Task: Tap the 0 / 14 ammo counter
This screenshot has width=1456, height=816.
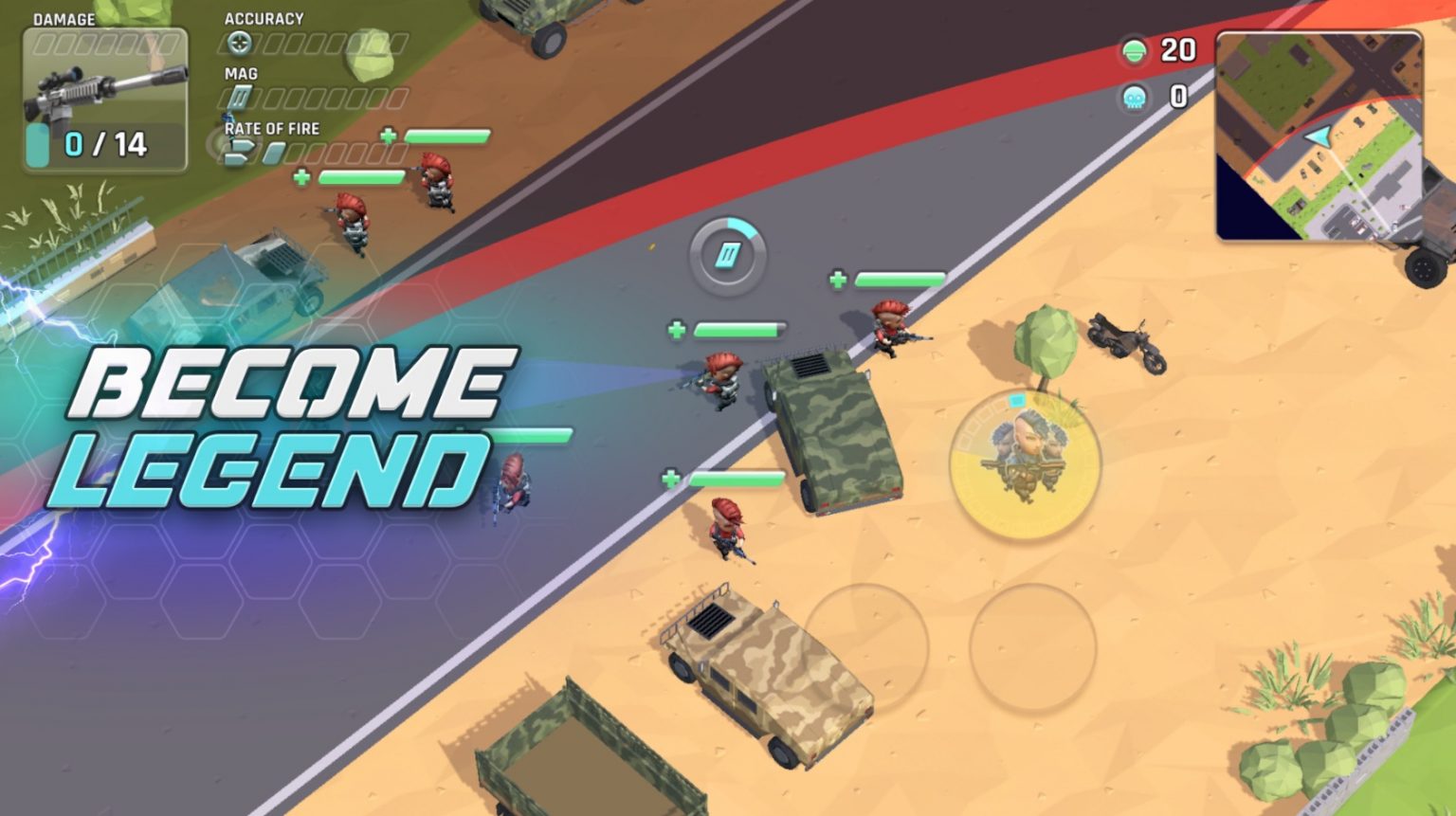Action: (104, 142)
